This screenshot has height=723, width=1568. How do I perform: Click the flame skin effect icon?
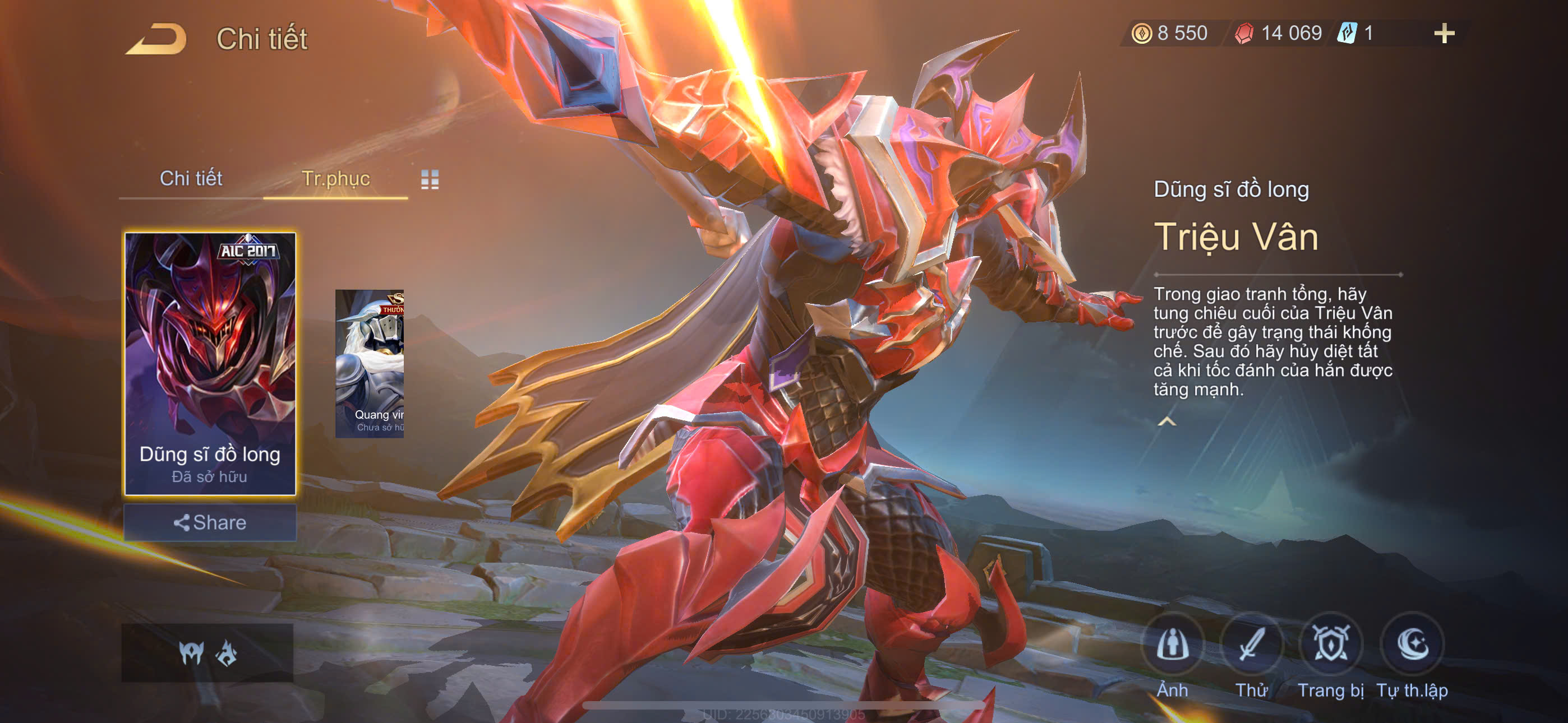click(x=227, y=653)
